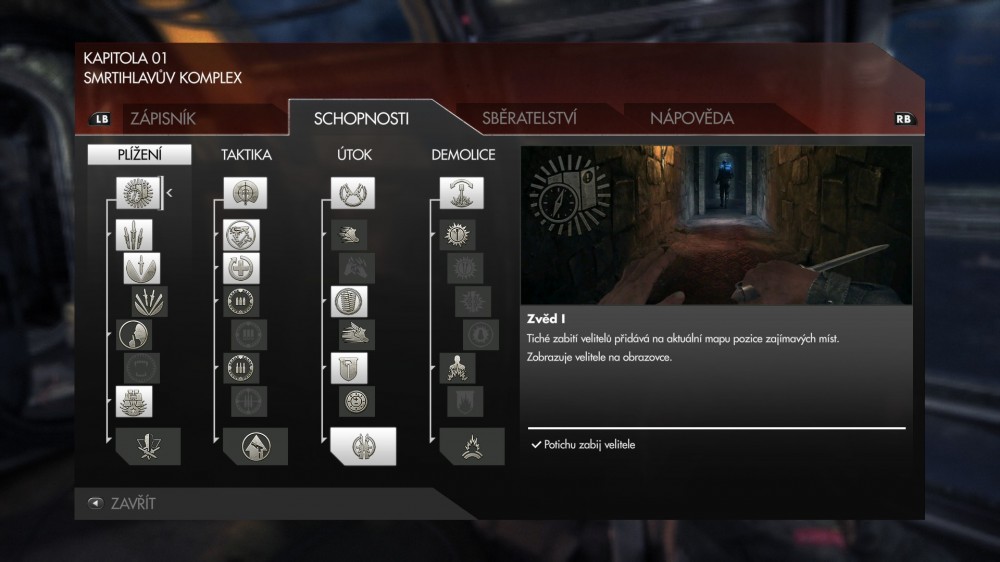Viewport: 1000px width, 562px height.
Task: Choose the highlighted bottom Útok perk
Action: 363,446
